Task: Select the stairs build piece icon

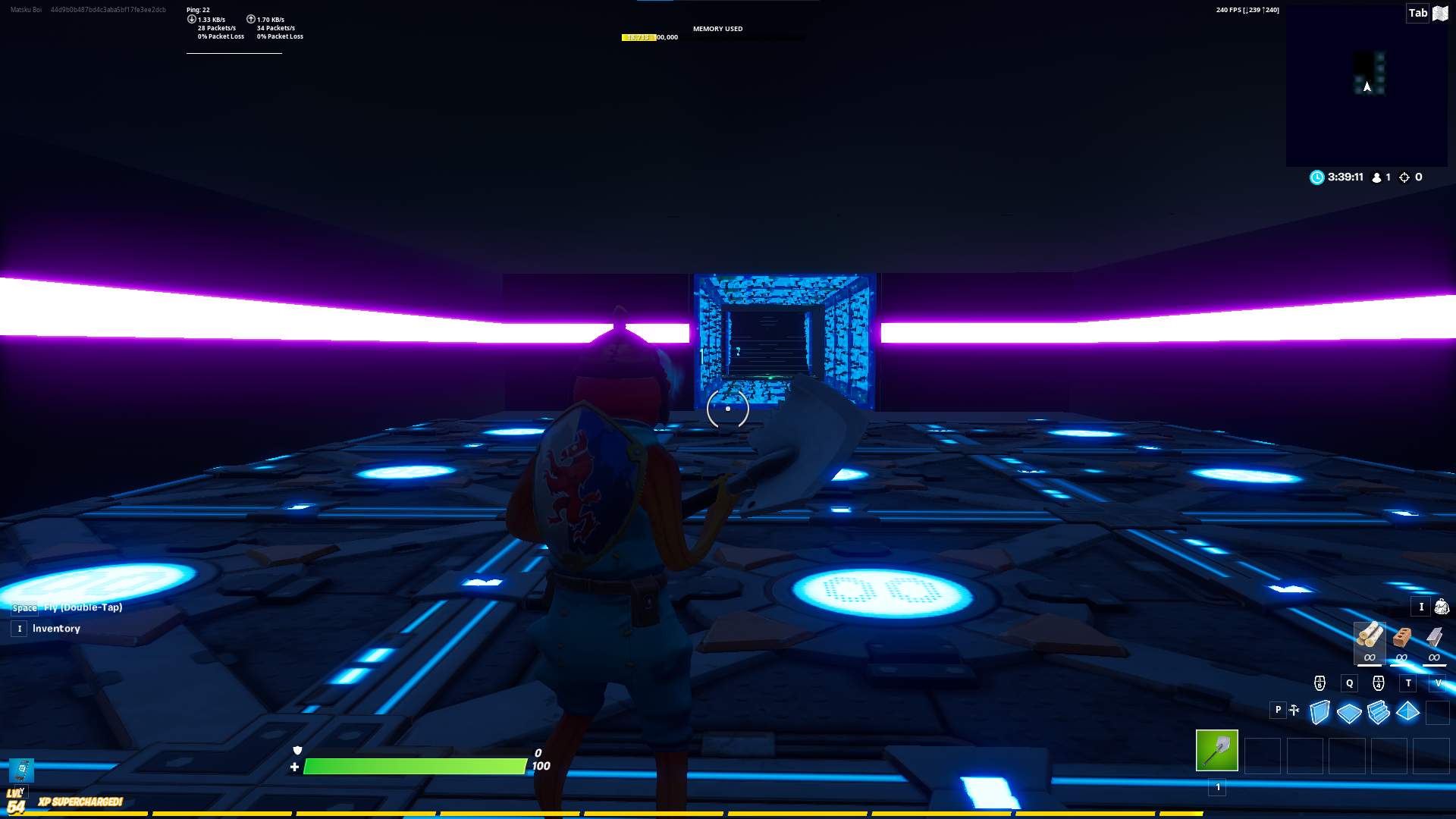Action: click(x=1379, y=713)
